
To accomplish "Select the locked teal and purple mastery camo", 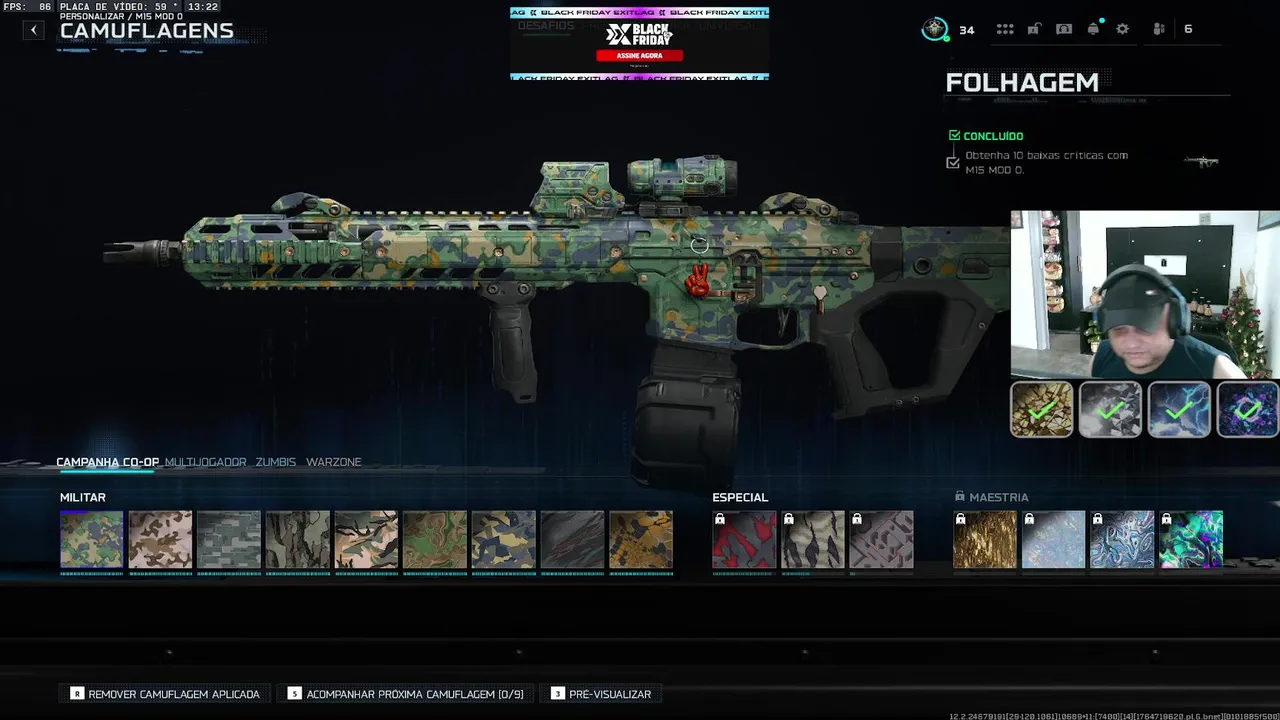I will (x=1191, y=540).
